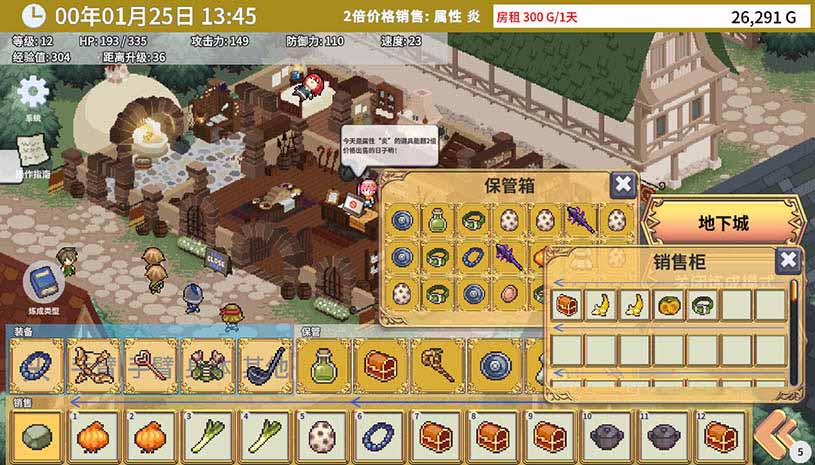Image resolution: width=815 pixels, height=465 pixels.
Task: Select the spotted egg in sales slot 5
Action: (323, 436)
